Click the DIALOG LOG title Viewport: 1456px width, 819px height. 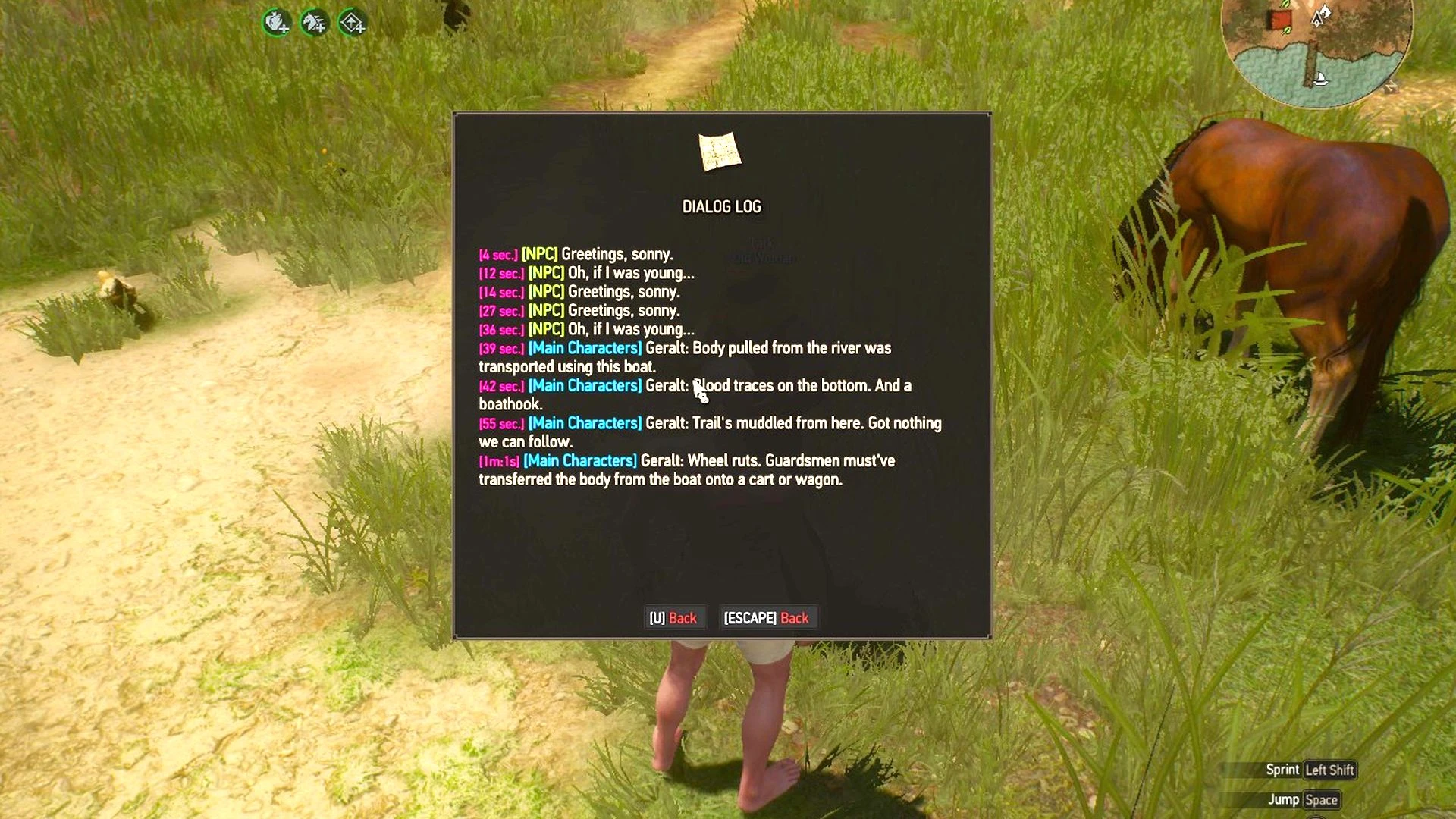pyautogui.click(x=721, y=206)
